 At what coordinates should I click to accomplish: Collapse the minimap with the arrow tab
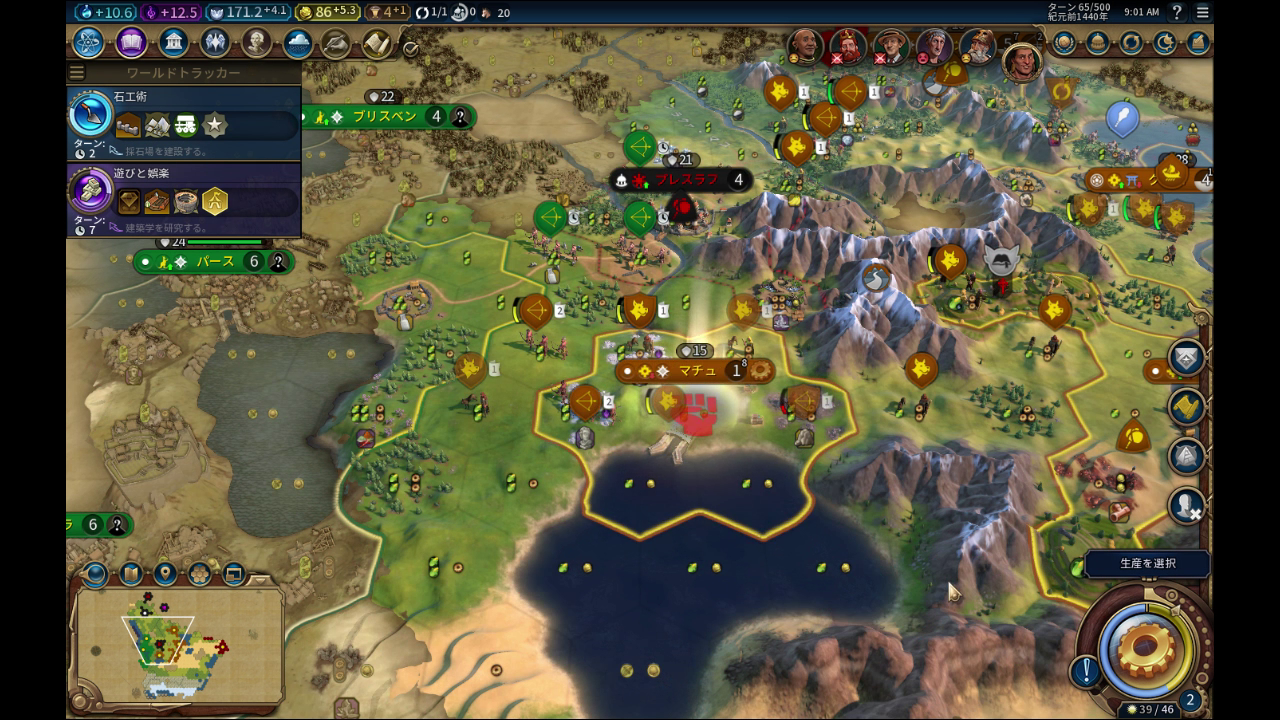coord(262,579)
